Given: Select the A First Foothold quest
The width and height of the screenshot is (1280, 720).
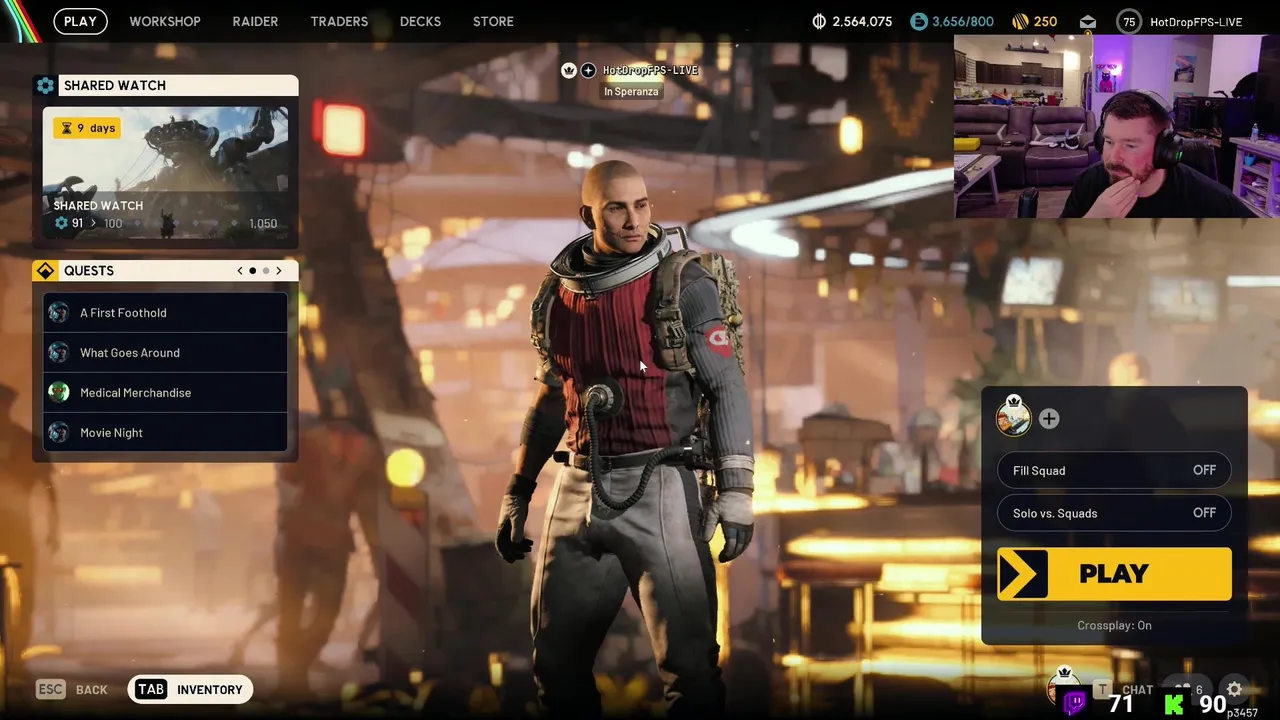Looking at the screenshot, I should [x=165, y=313].
